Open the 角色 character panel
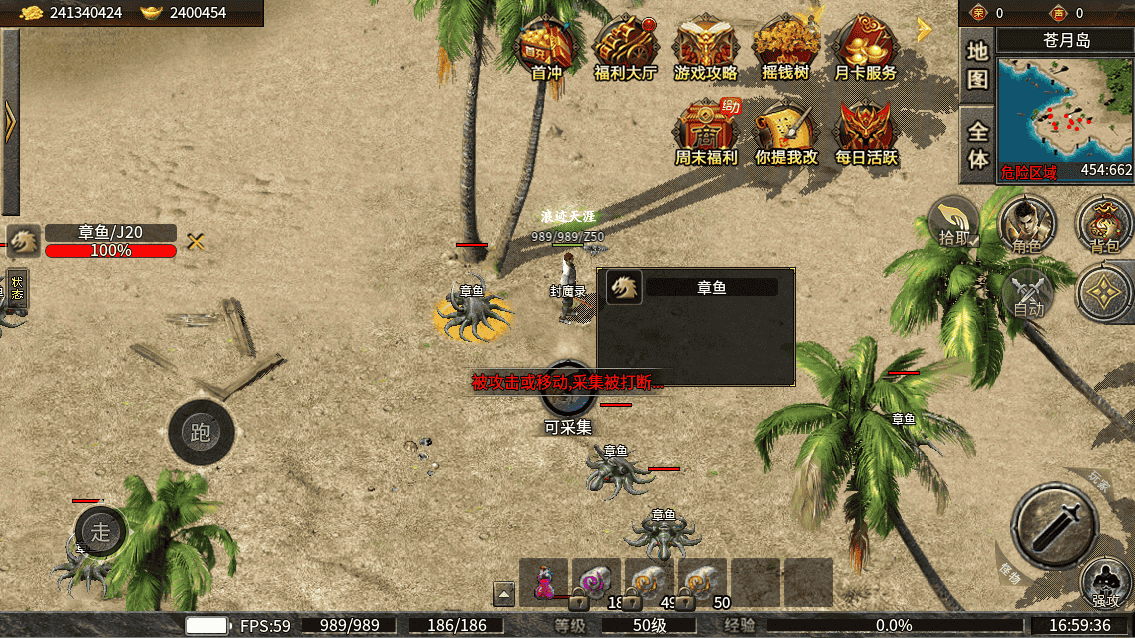The height and width of the screenshot is (638, 1135). (1027, 222)
